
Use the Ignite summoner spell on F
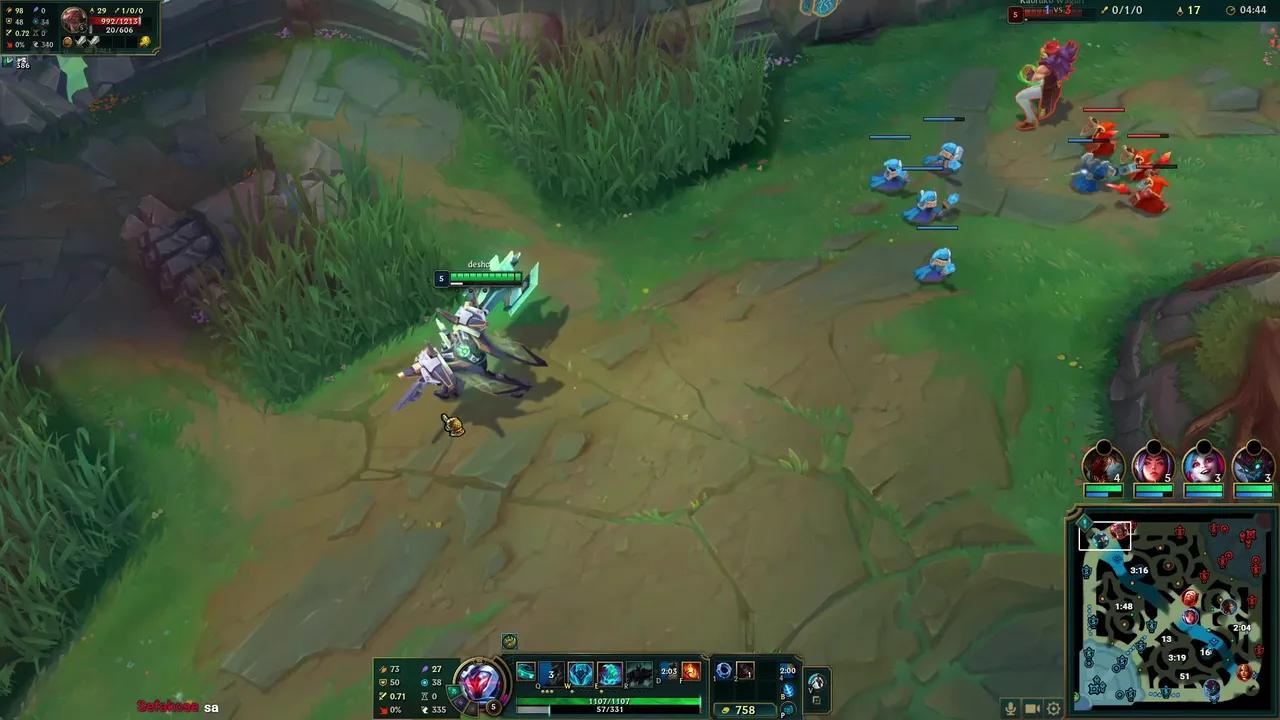coord(690,670)
